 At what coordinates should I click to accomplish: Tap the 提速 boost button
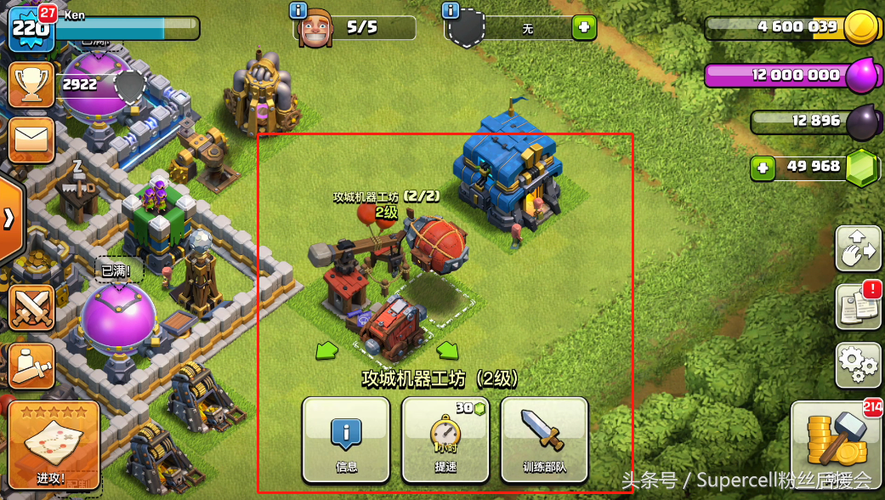pyautogui.click(x=445, y=440)
